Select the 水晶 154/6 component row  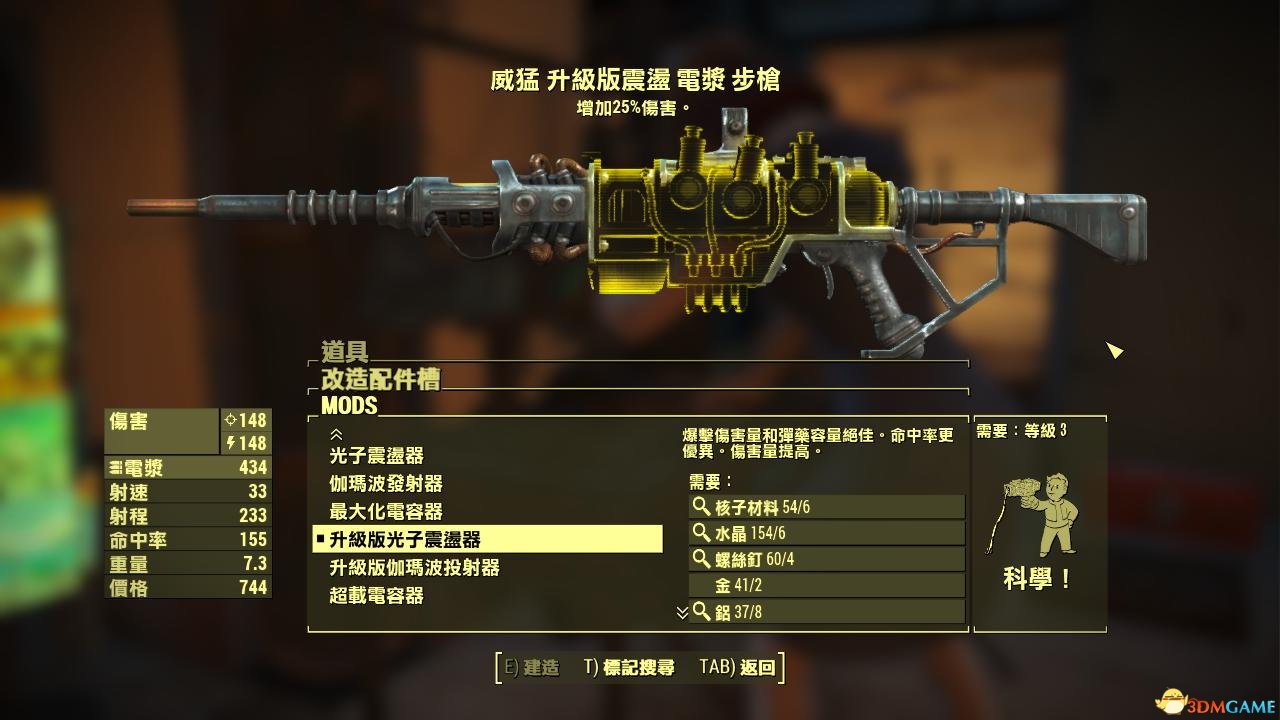pyautogui.click(x=826, y=533)
